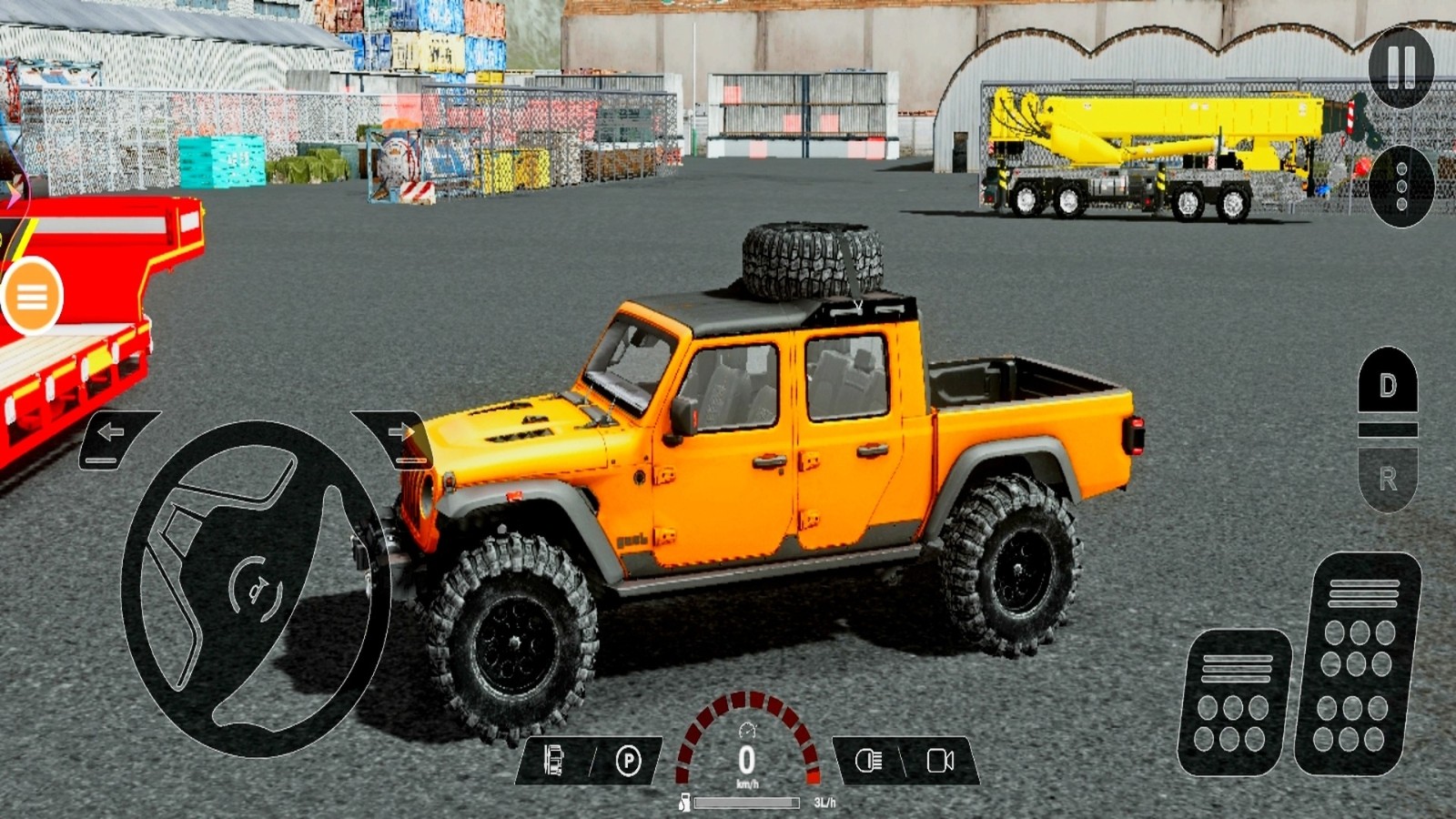Open the three-dot options menu
This screenshot has height=819, width=1456.
1400,186
